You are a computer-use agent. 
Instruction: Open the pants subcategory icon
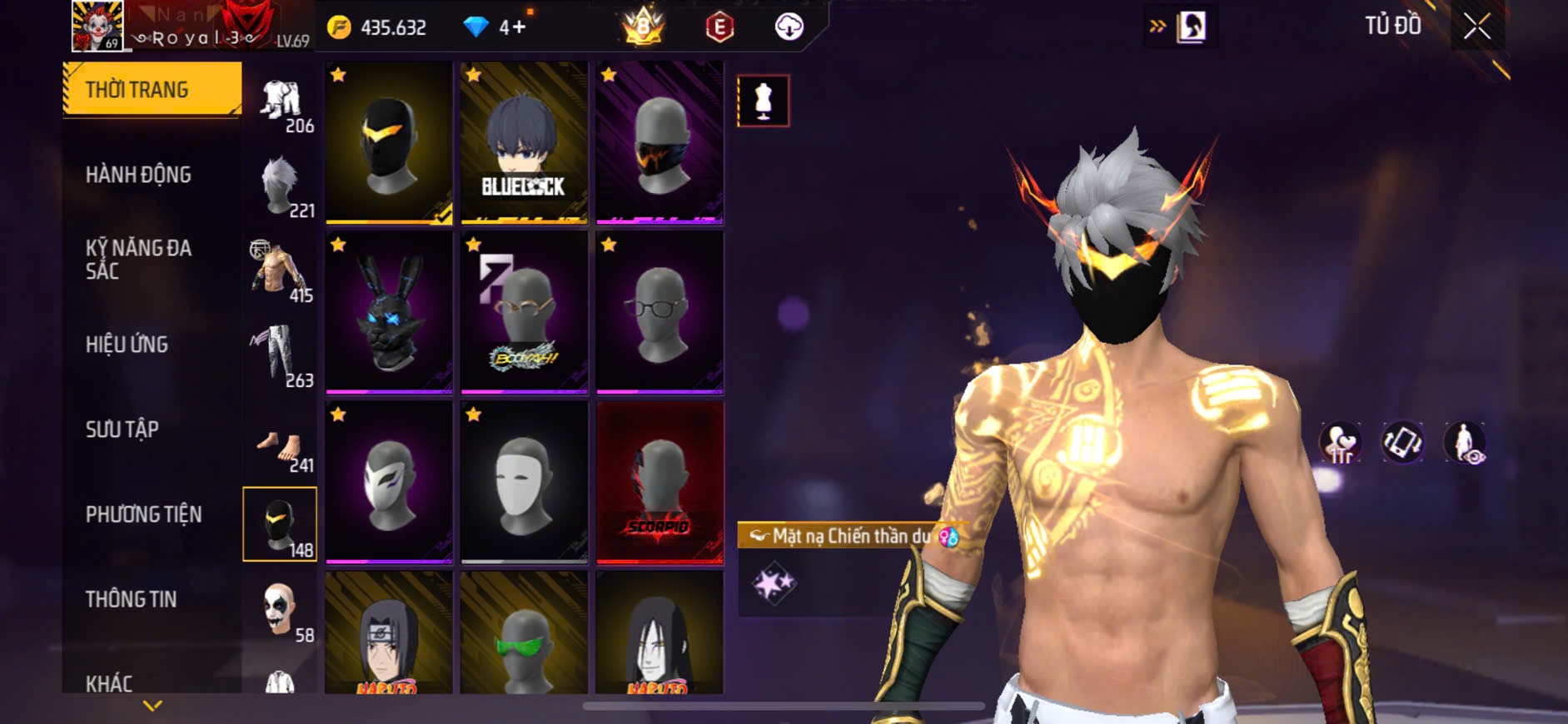[280, 355]
